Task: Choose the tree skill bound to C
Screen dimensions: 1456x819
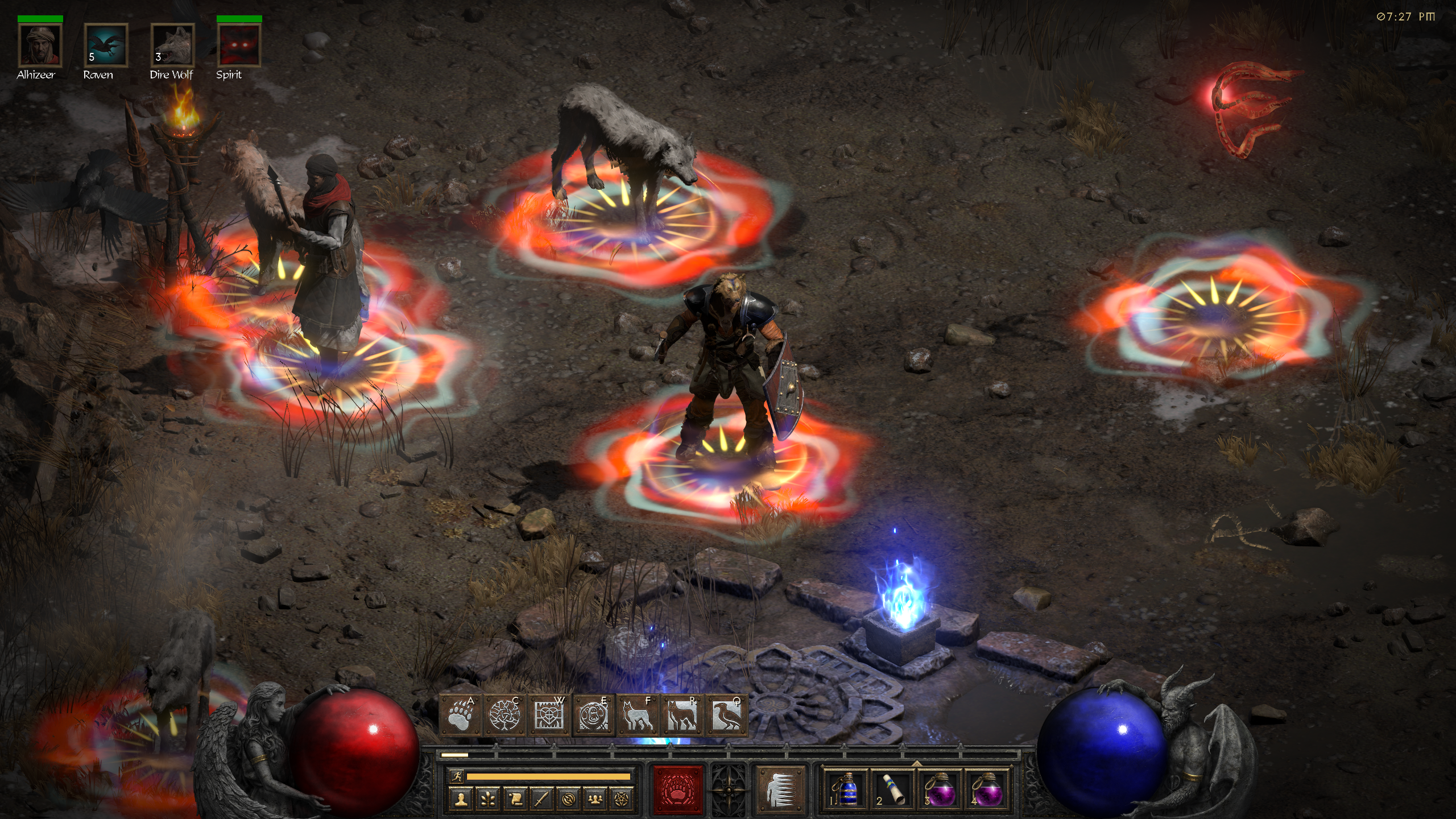Action: tap(505, 715)
